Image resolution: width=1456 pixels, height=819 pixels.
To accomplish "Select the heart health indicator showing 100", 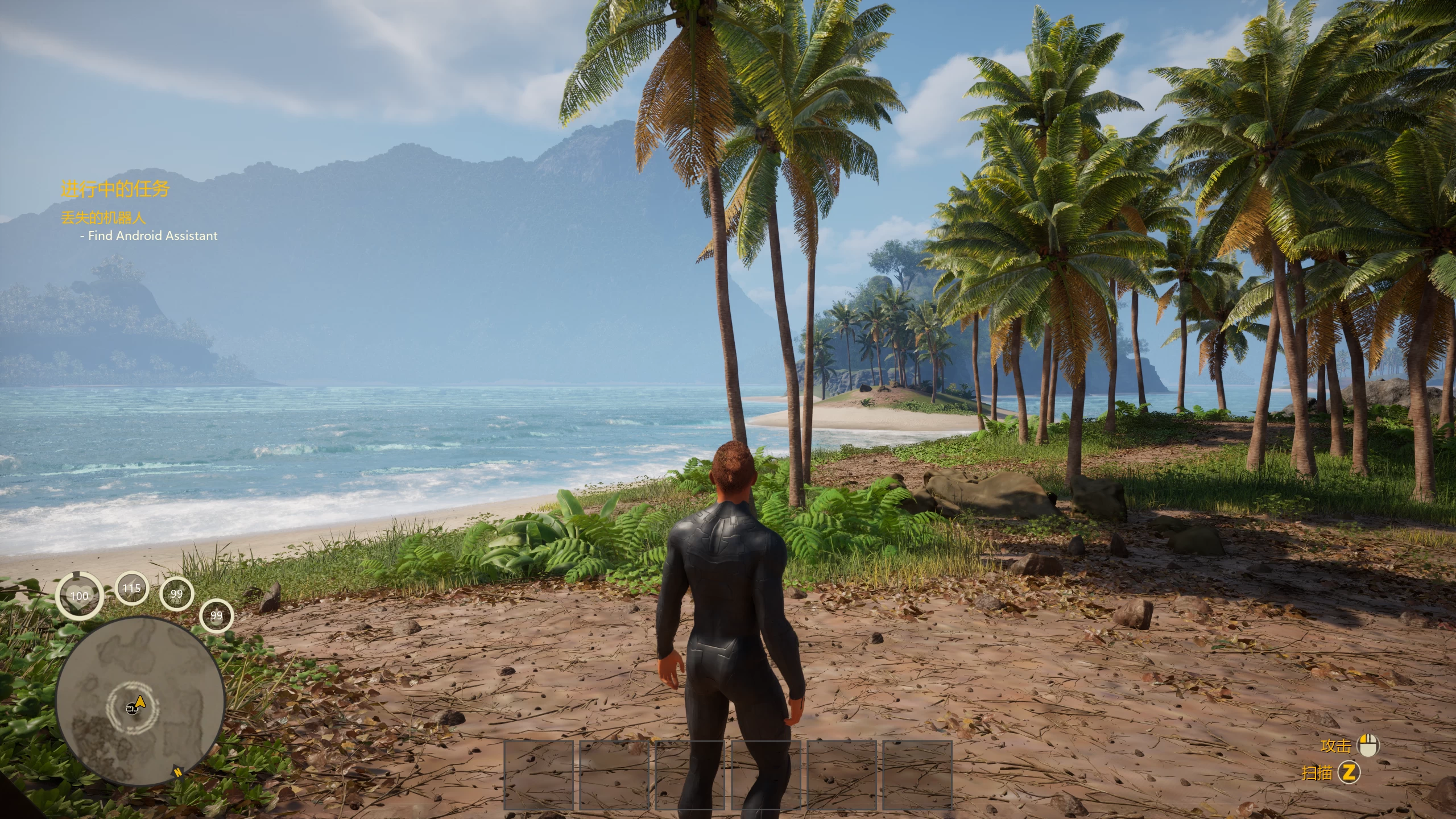I will pyautogui.click(x=80, y=595).
